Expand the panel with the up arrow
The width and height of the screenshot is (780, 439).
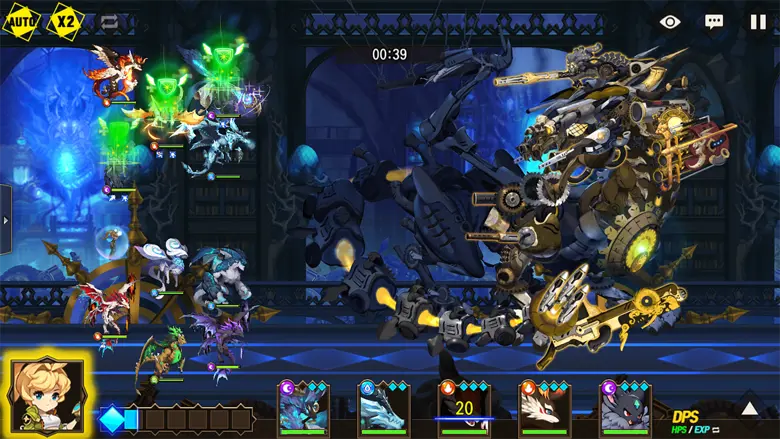coord(749,408)
